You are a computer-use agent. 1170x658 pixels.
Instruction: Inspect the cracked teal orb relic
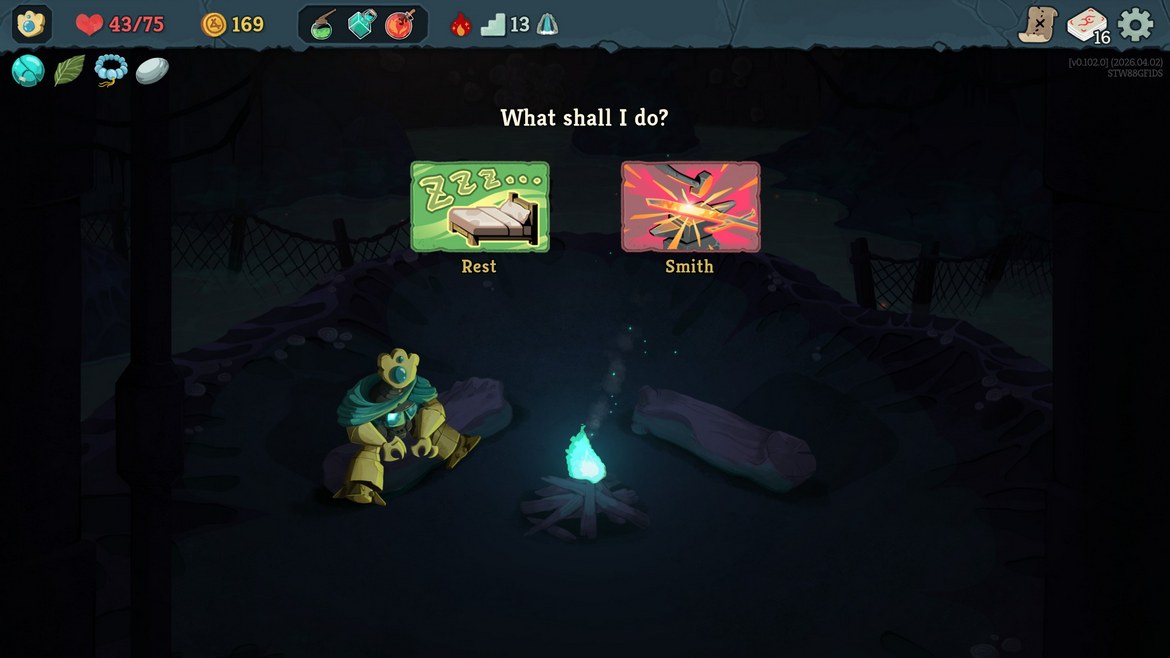[x=28, y=71]
